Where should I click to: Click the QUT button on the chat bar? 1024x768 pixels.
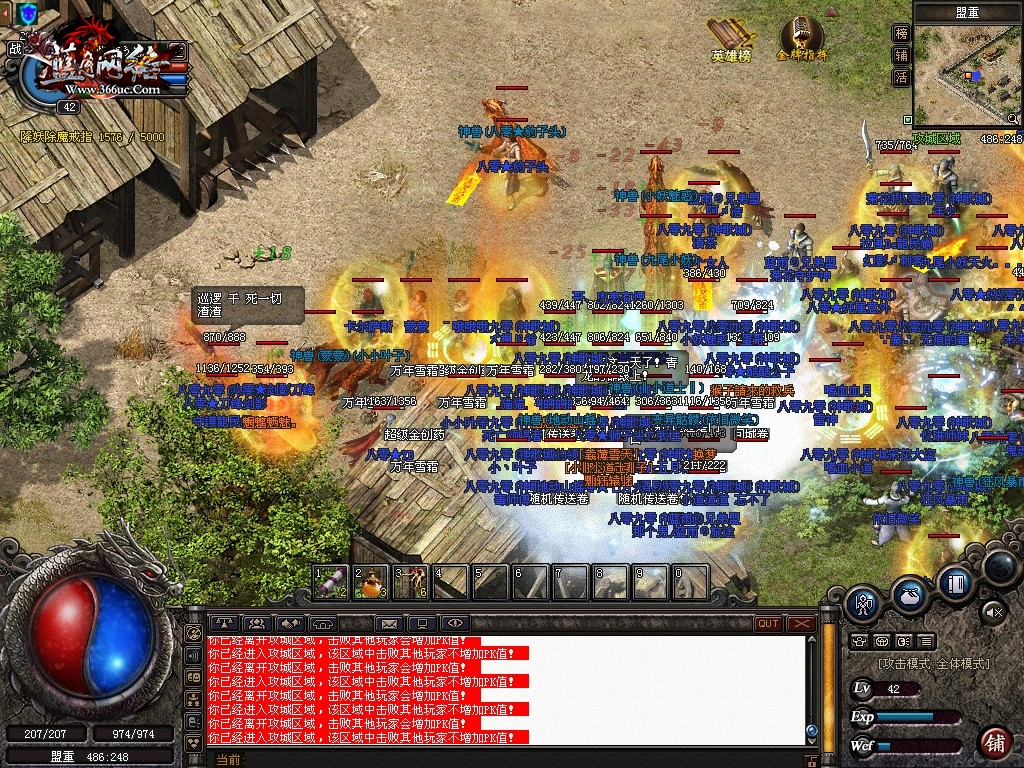click(x=768, y=623)
